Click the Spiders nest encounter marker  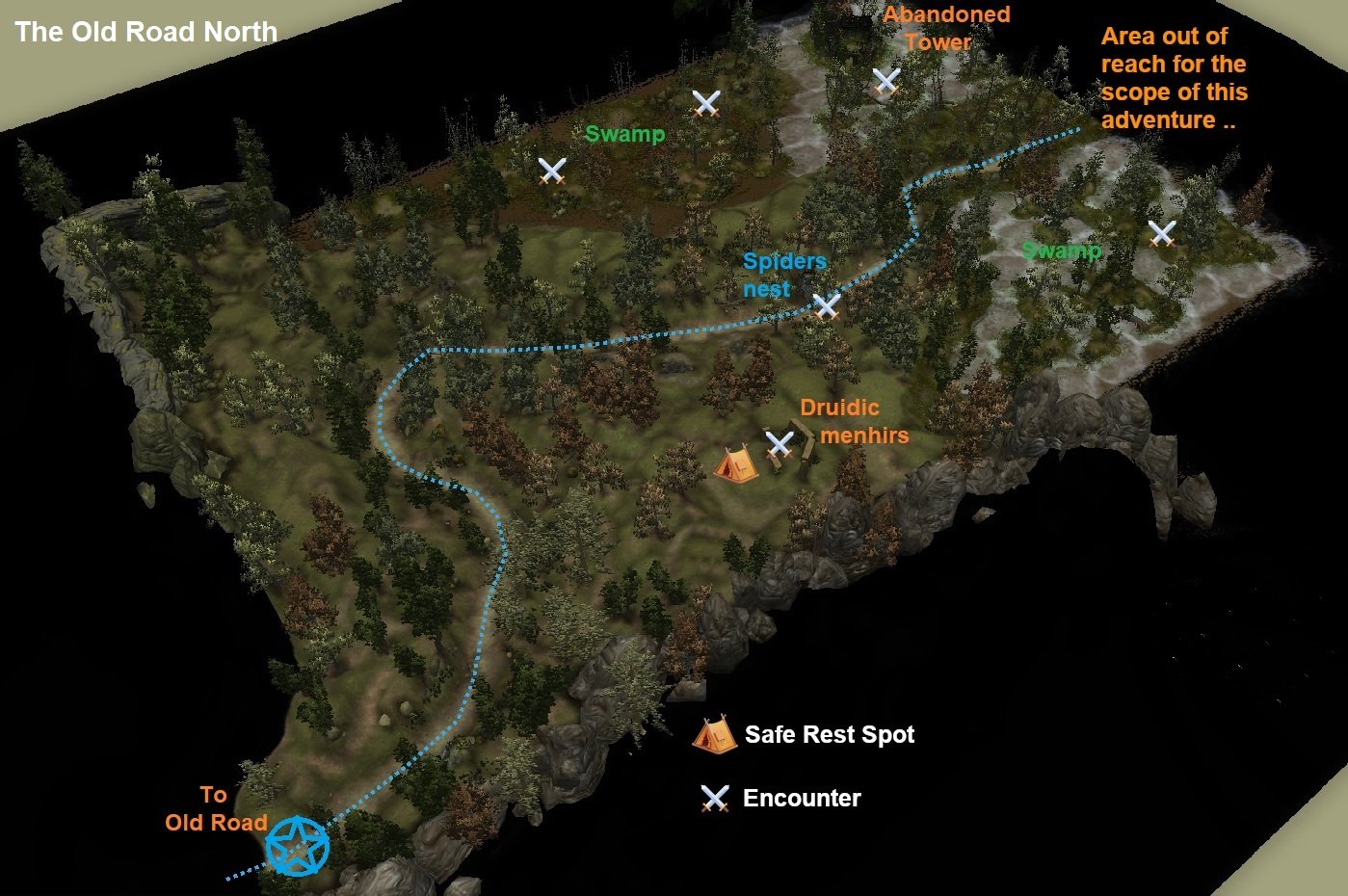(x=826, y=306)
